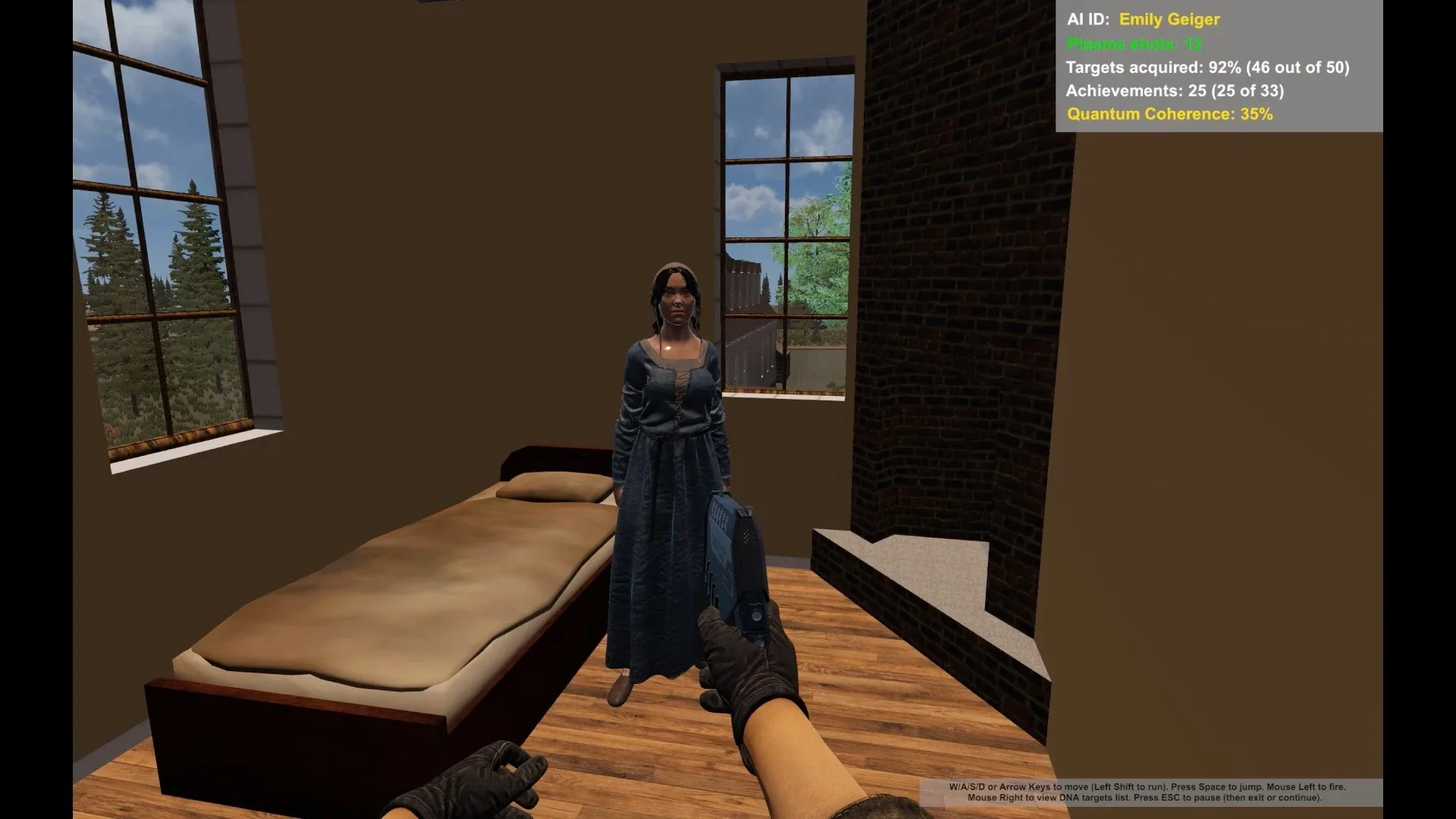Click the green Plasma shots counter
The width and height of the screenshot is (1456, 819).
click(x=1134, y=43)
